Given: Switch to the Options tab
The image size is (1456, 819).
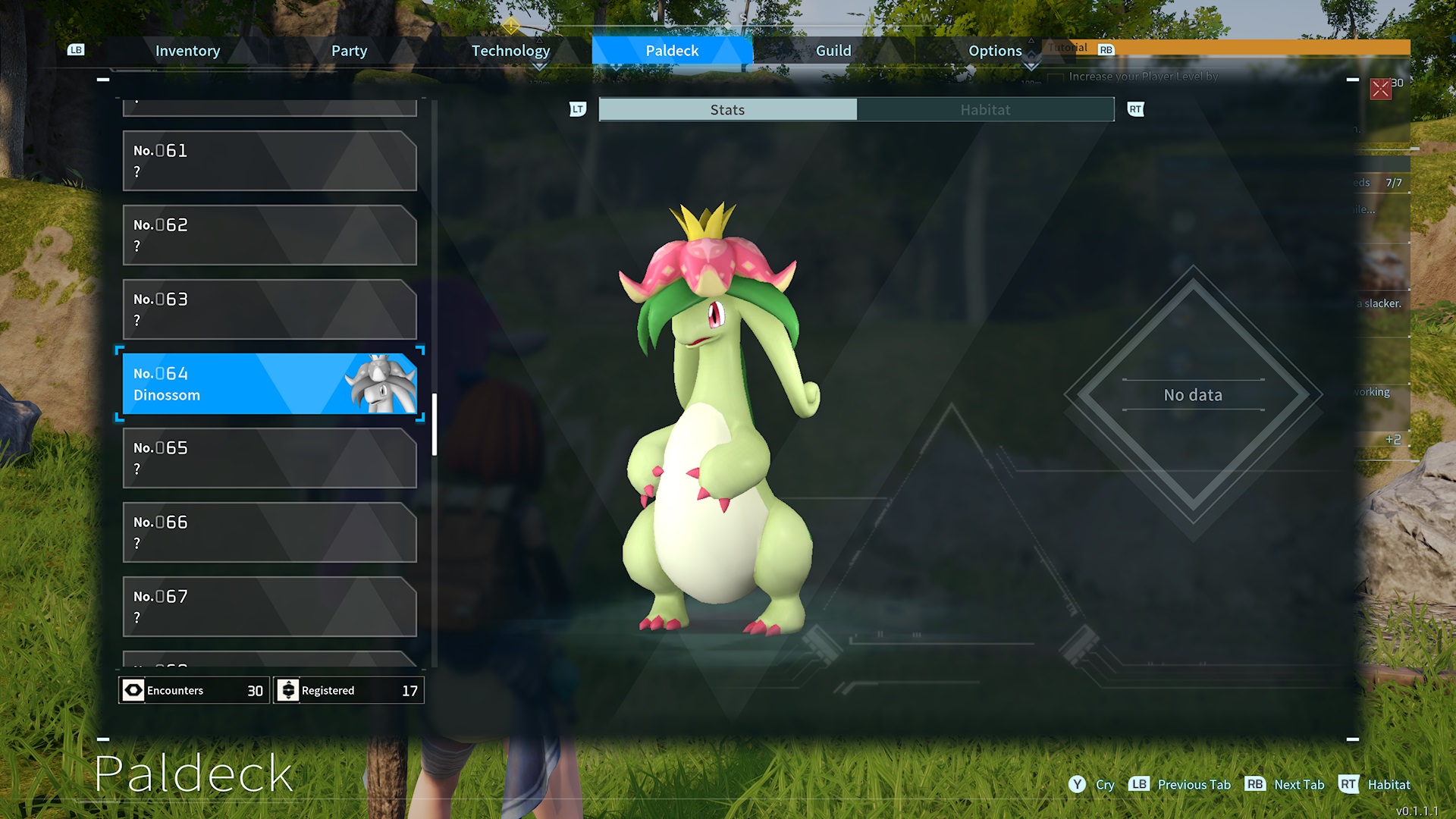Looking at the screenshot, I should coord(995,51).
